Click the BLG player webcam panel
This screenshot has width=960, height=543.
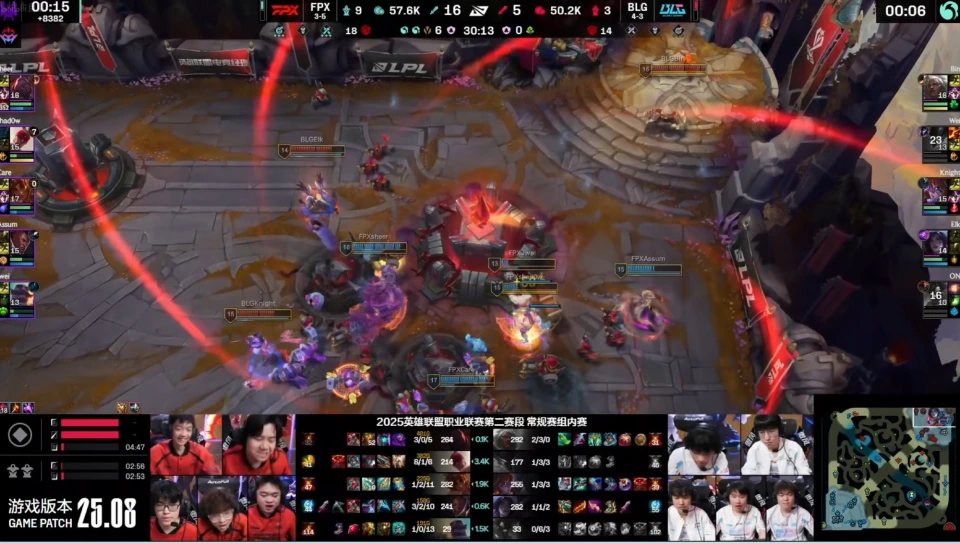point(740,478)
